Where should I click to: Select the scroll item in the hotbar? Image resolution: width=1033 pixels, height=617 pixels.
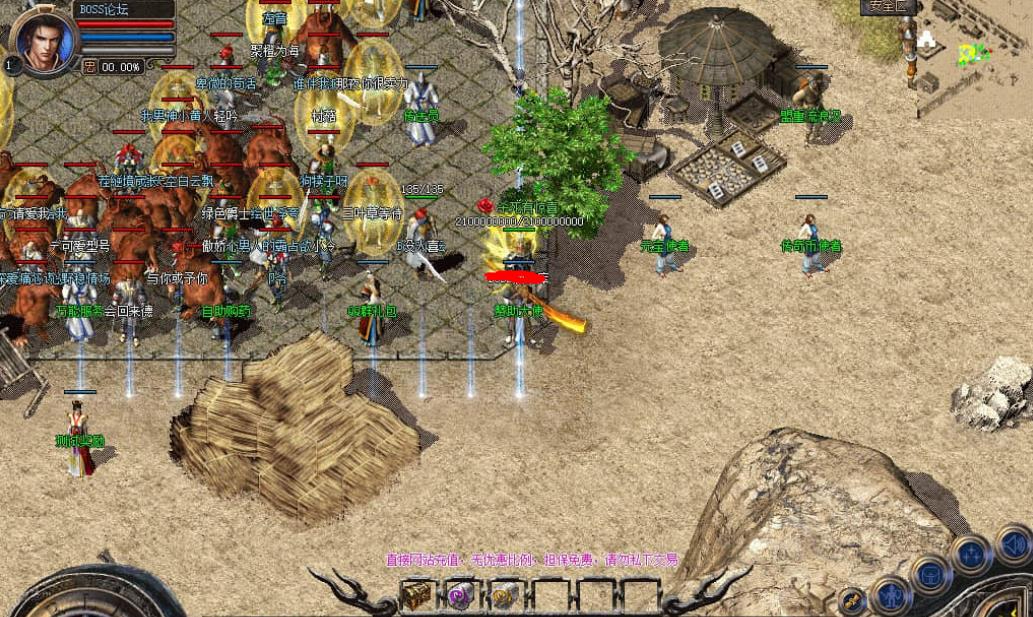click(504, 595)
